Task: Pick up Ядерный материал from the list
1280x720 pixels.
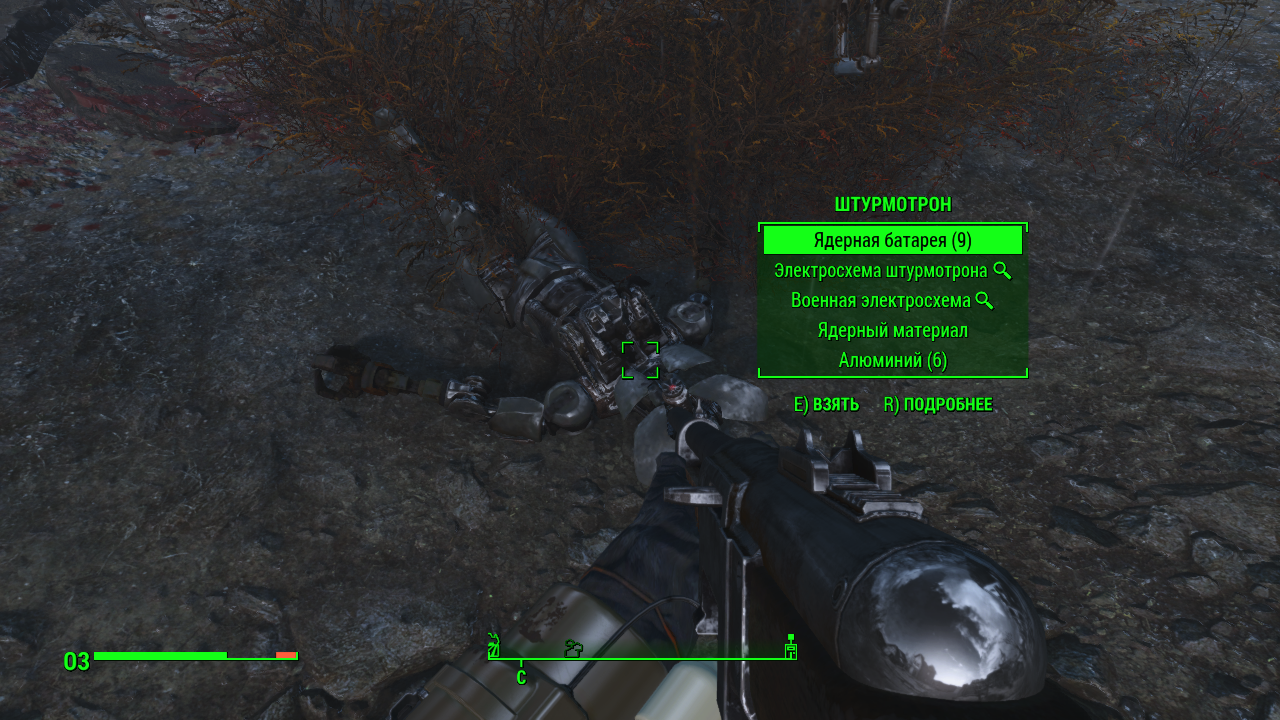Action: [892, 330]
